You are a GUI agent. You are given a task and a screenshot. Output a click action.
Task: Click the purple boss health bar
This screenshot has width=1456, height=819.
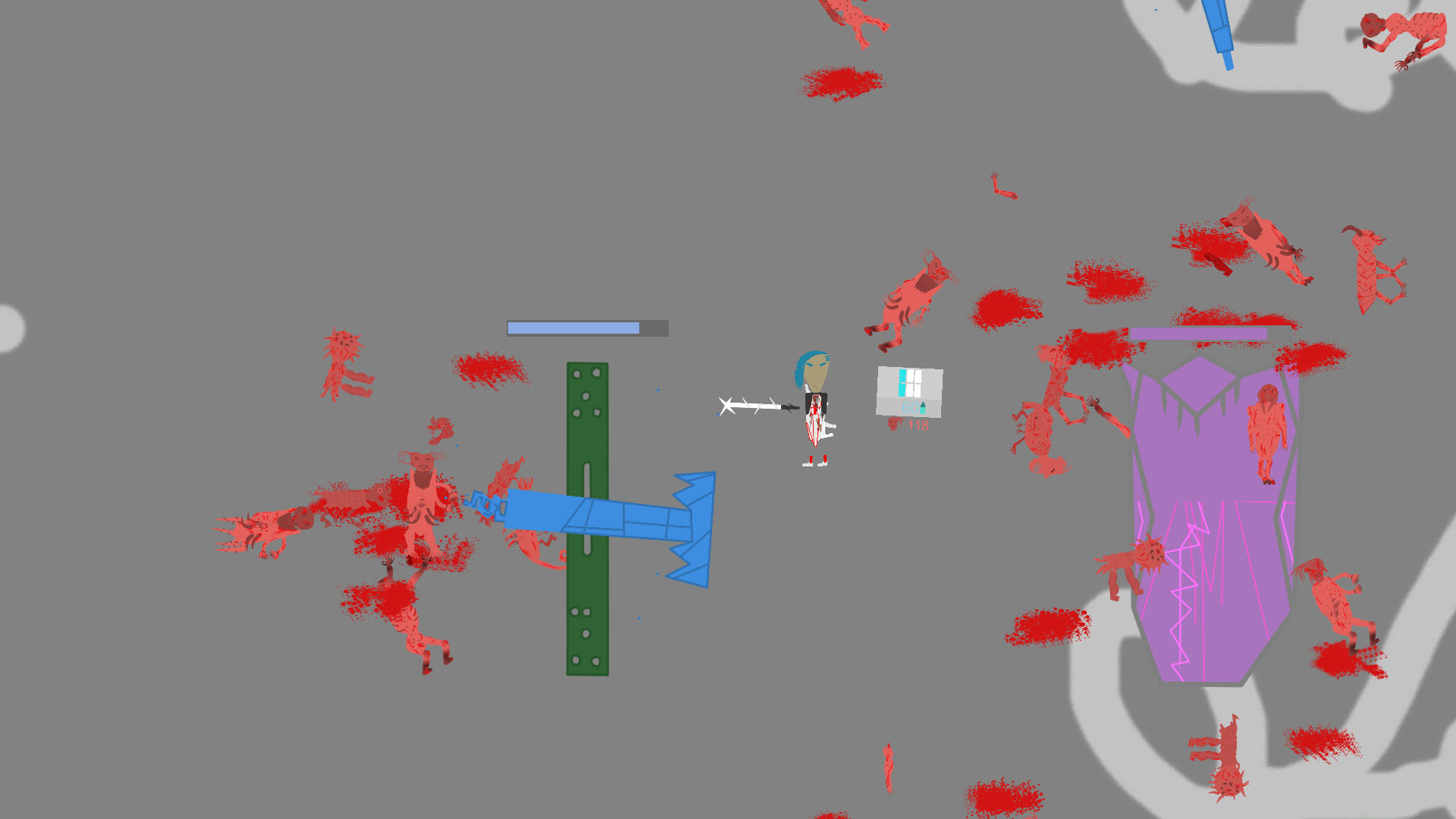(x=1198, y=332)
